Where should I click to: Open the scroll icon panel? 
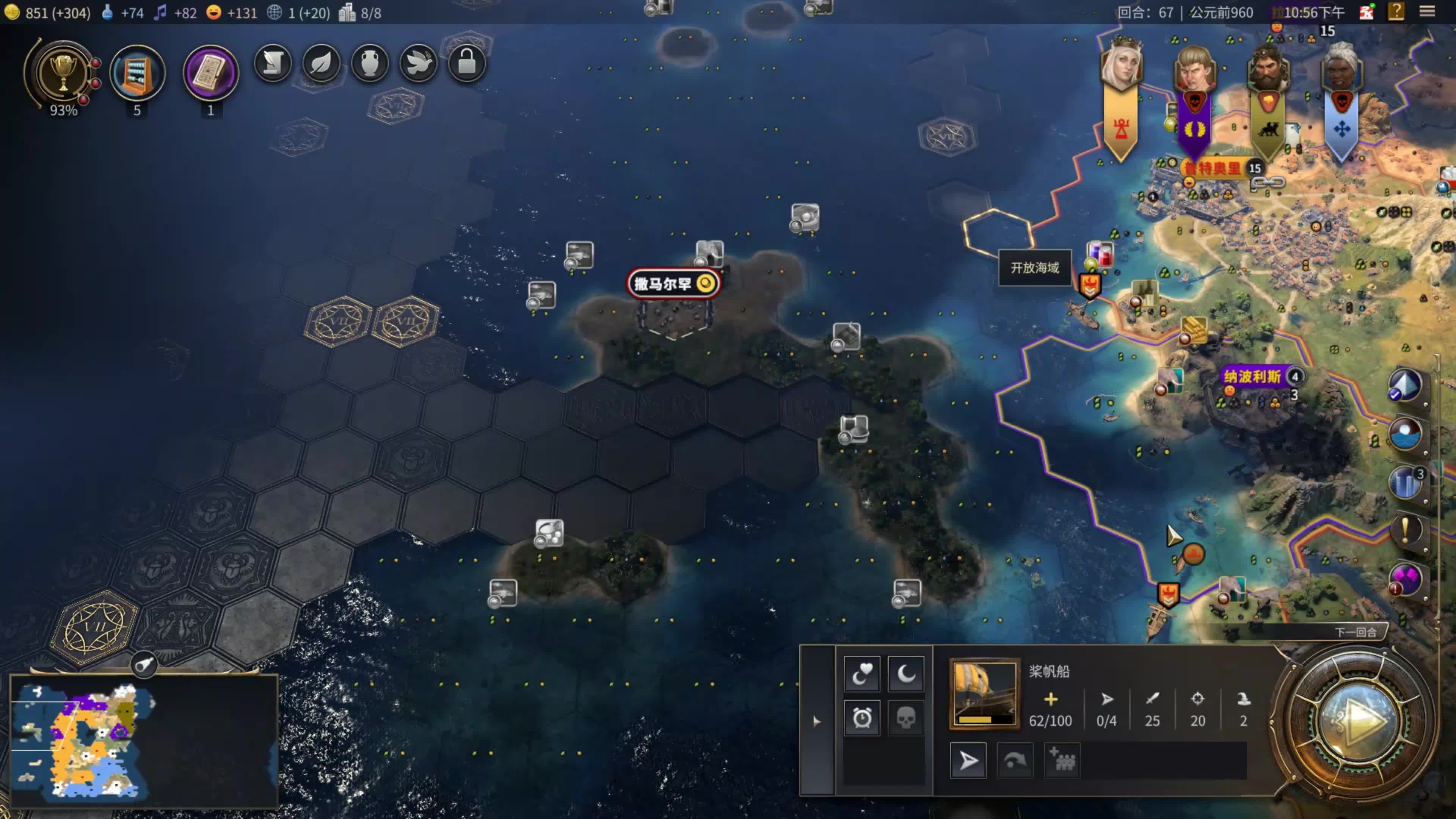pyautogui.click(x=273, y=63)
